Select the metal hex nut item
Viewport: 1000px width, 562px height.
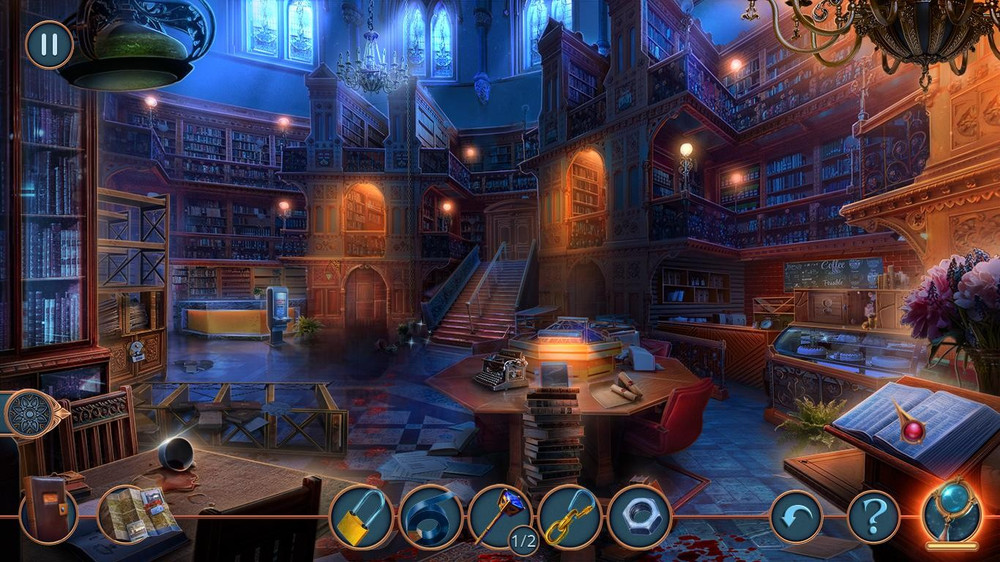point(638,517)
